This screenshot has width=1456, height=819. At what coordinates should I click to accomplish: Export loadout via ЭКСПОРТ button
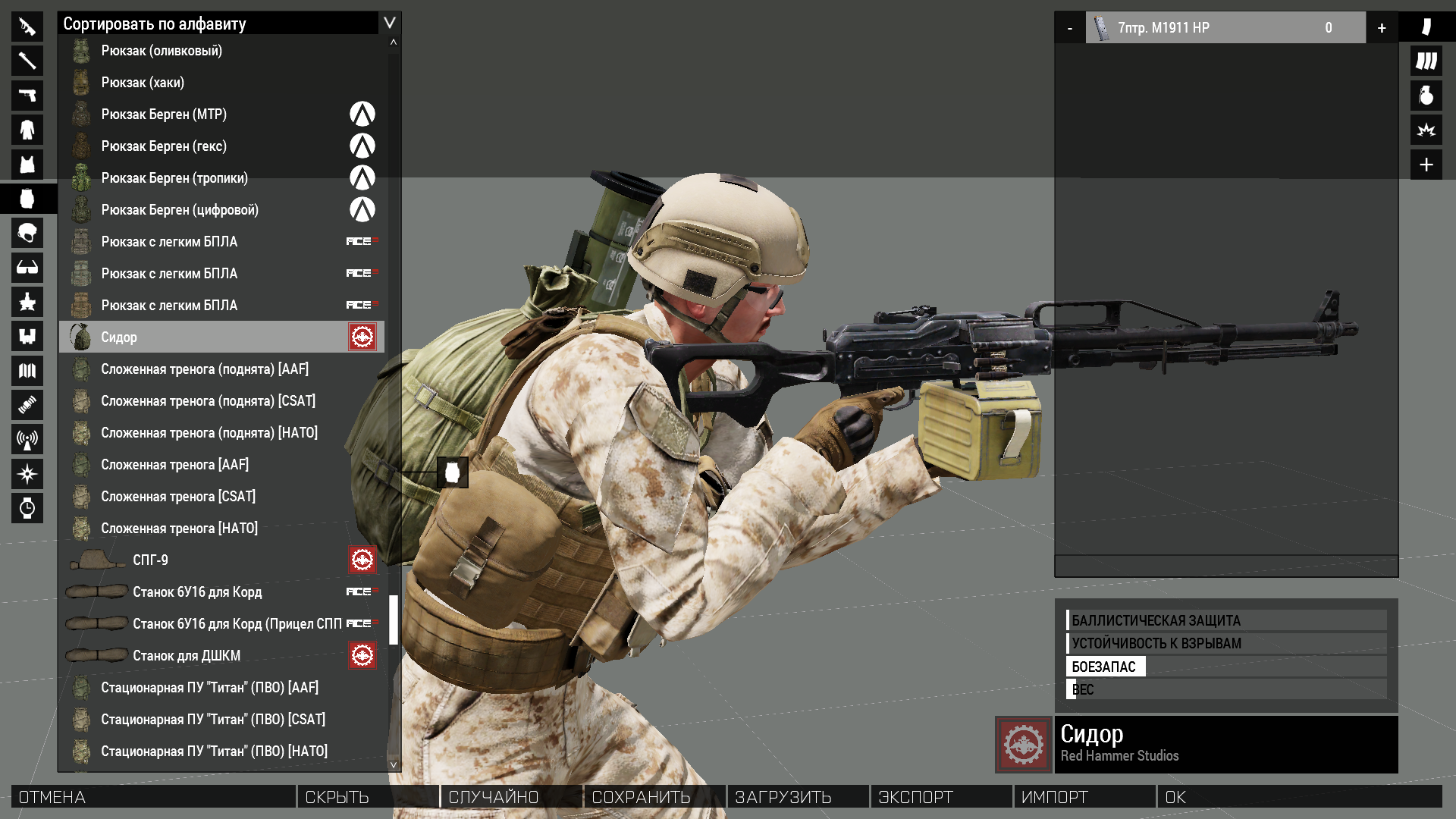(941, 797)
